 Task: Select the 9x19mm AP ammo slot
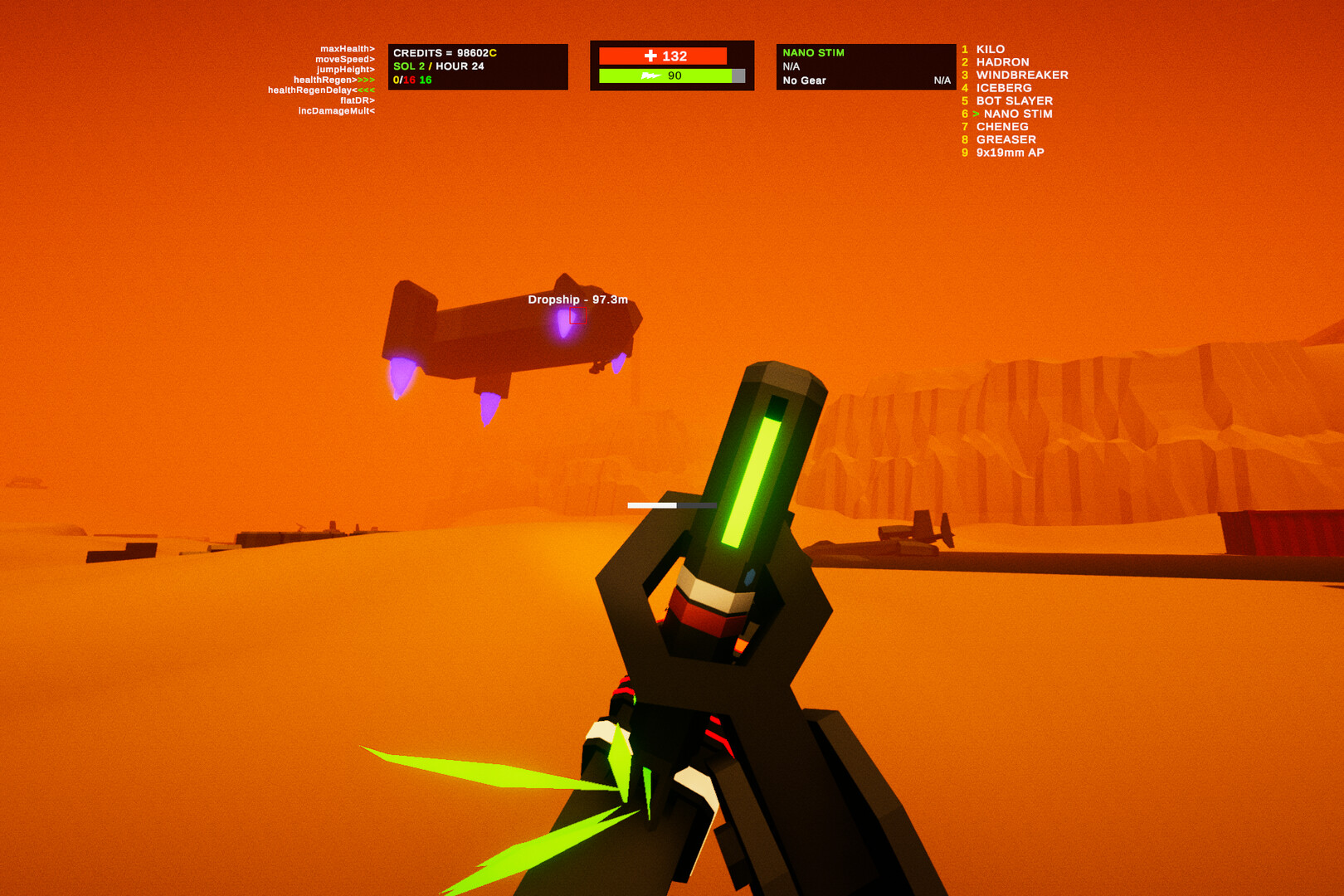[x=1010, y=153]
